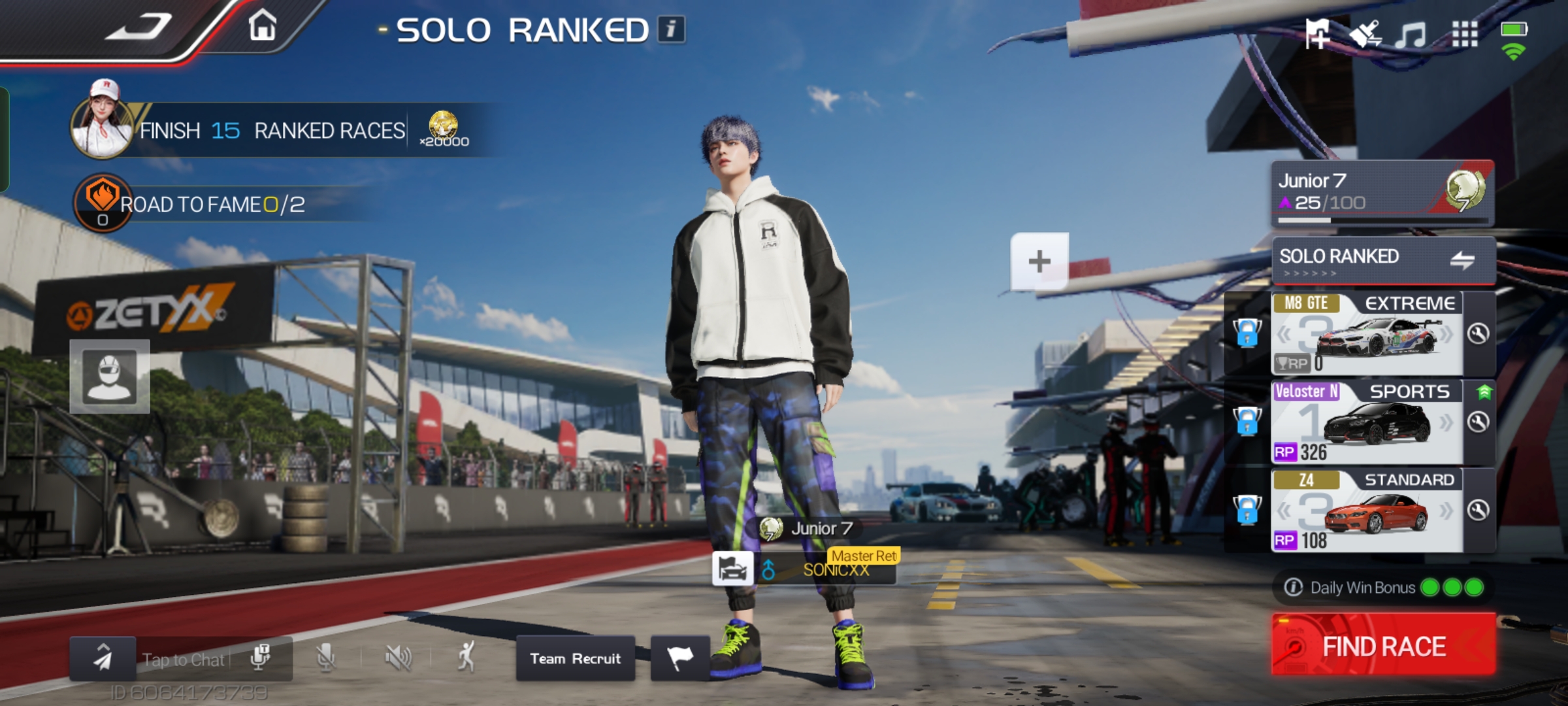
Task: Open the grid menu icon
Action: [1464, 34]
